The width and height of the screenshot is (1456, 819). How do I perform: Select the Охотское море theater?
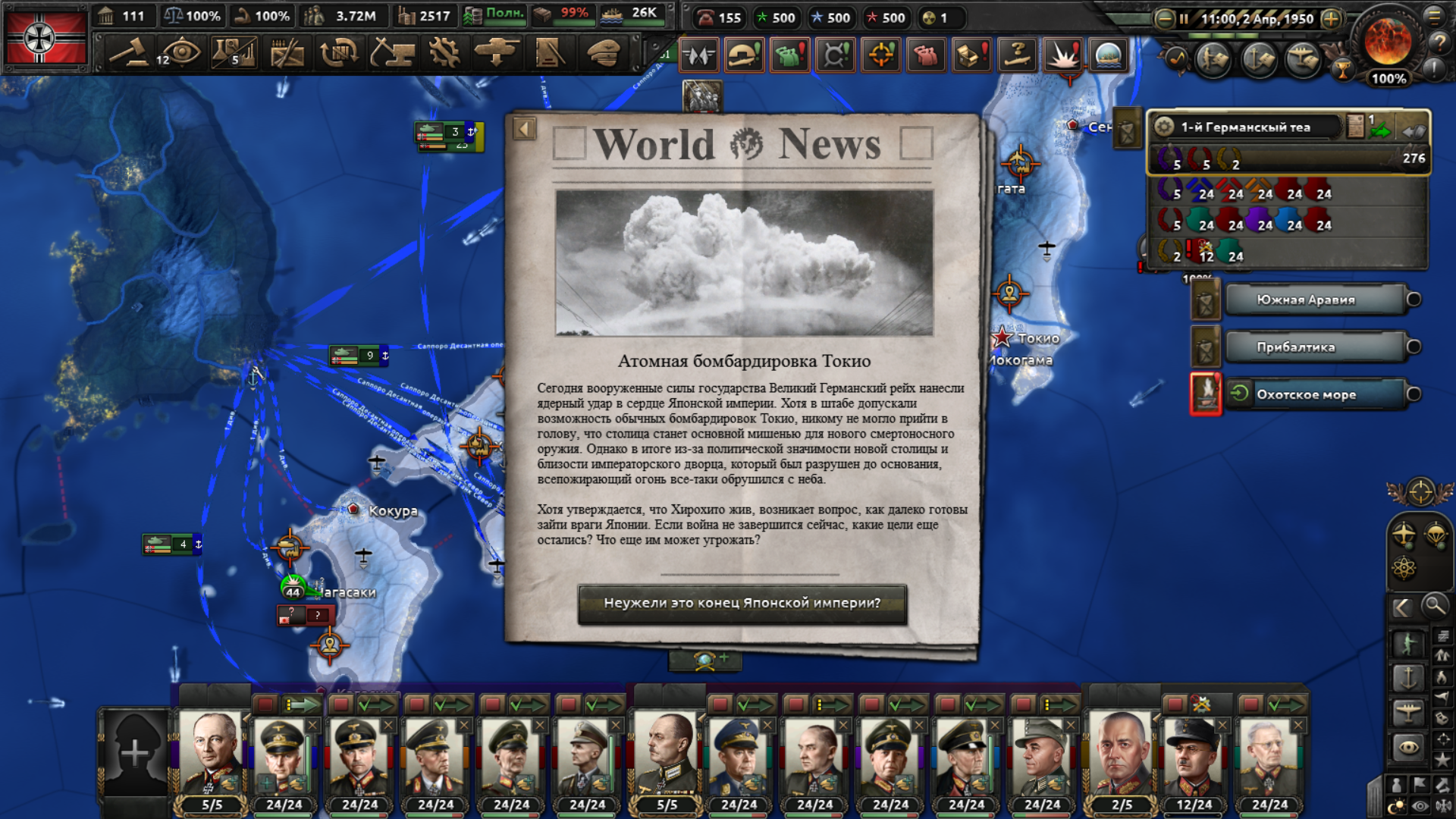[1315, 394]
